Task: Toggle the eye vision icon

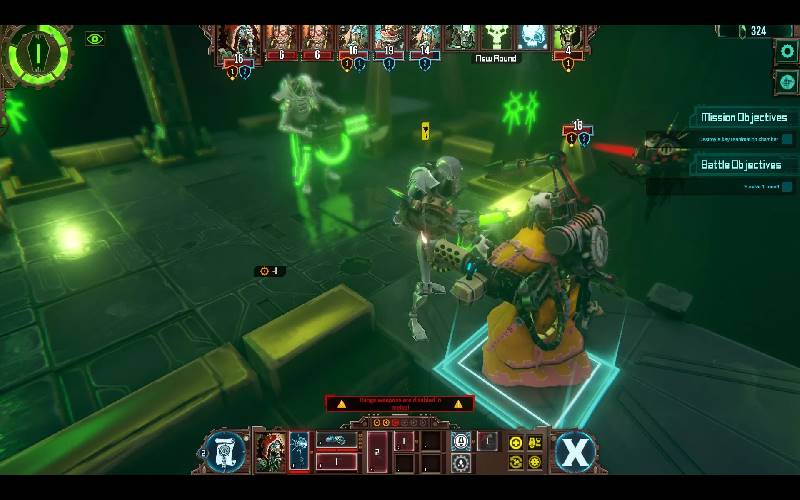Action: point(95,39)
